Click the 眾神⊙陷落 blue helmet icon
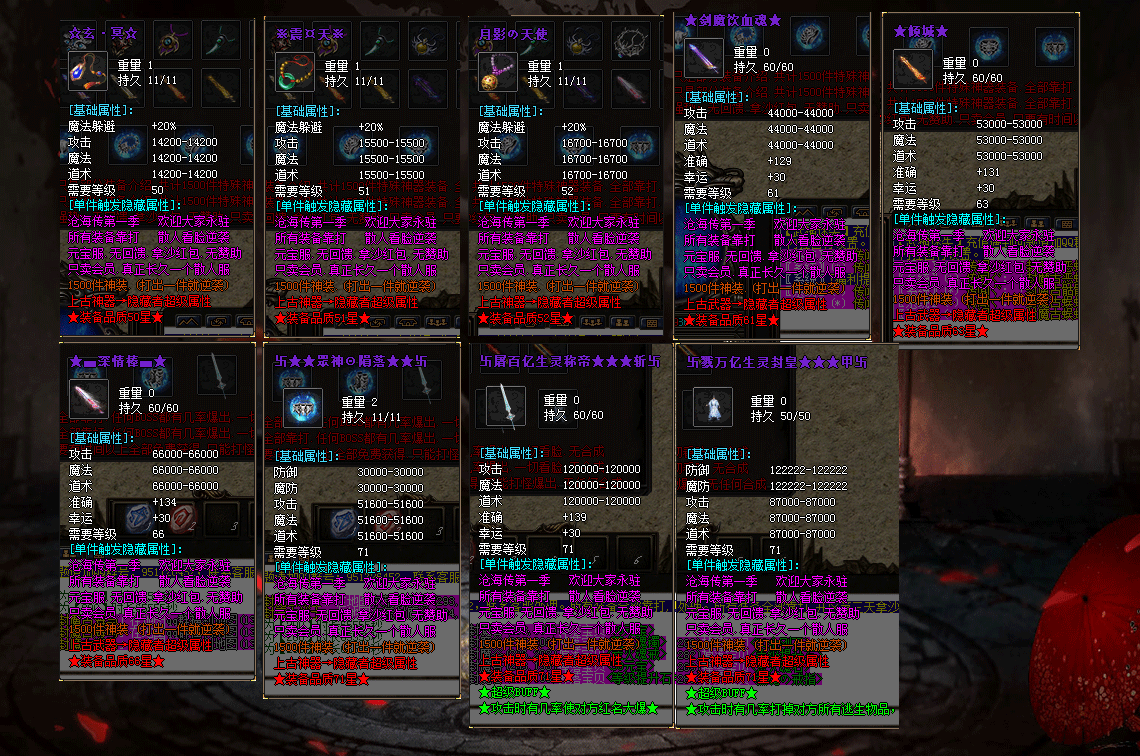1140x756 pixels. pos(303,408)
